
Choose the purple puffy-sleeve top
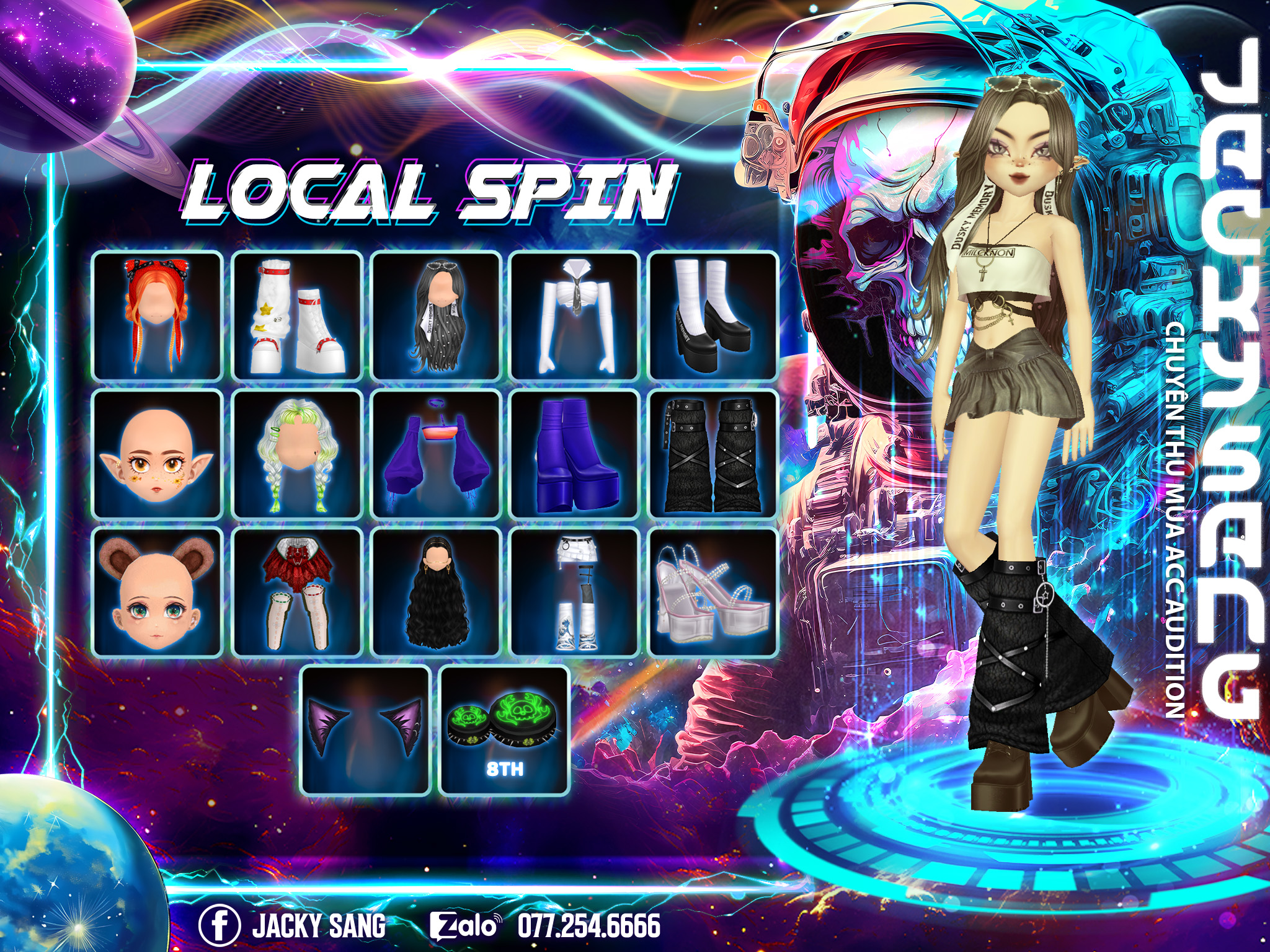click(436, 454)
